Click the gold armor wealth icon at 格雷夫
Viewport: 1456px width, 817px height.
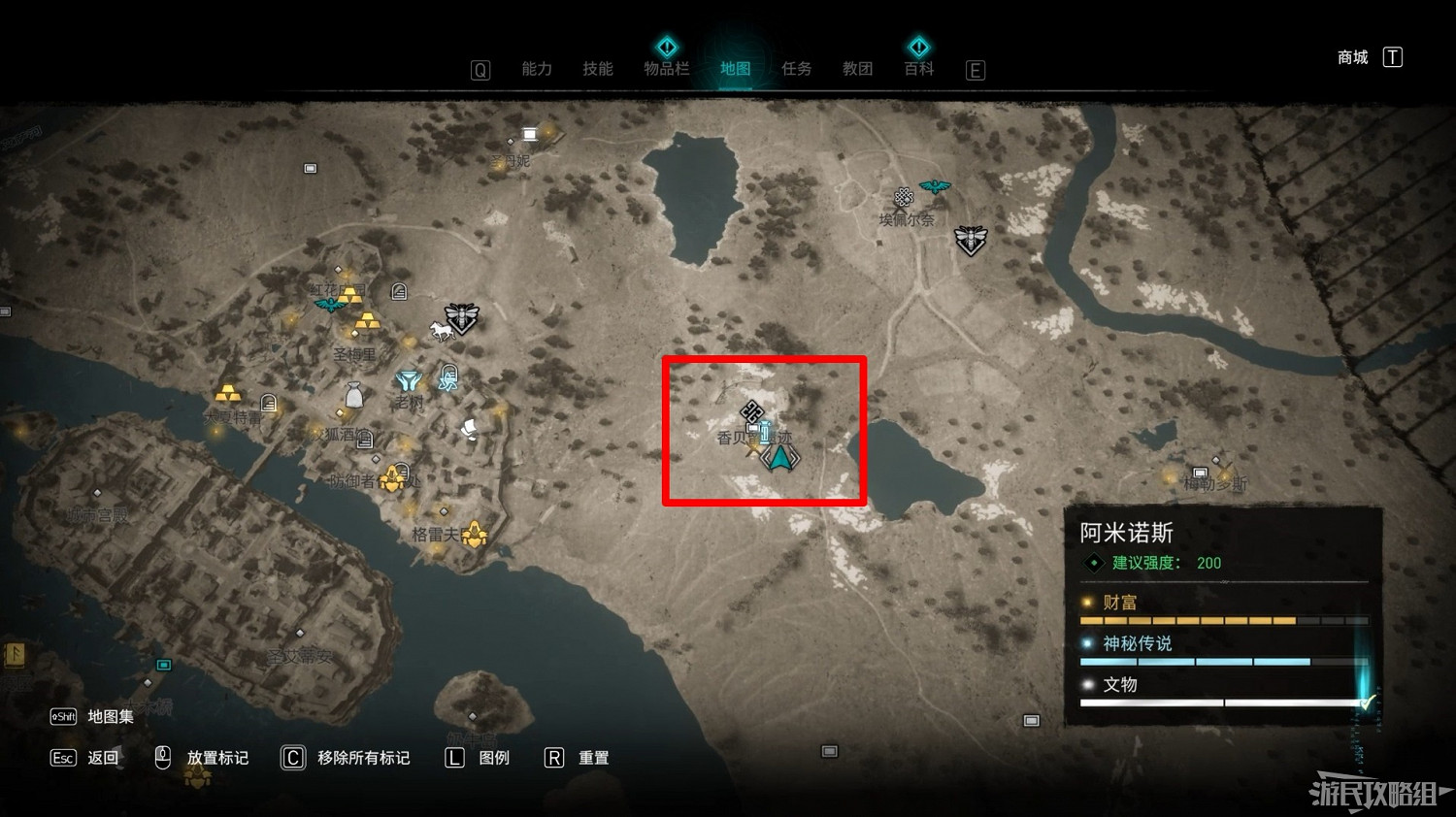pyautogui.click(x=476, y=534)
